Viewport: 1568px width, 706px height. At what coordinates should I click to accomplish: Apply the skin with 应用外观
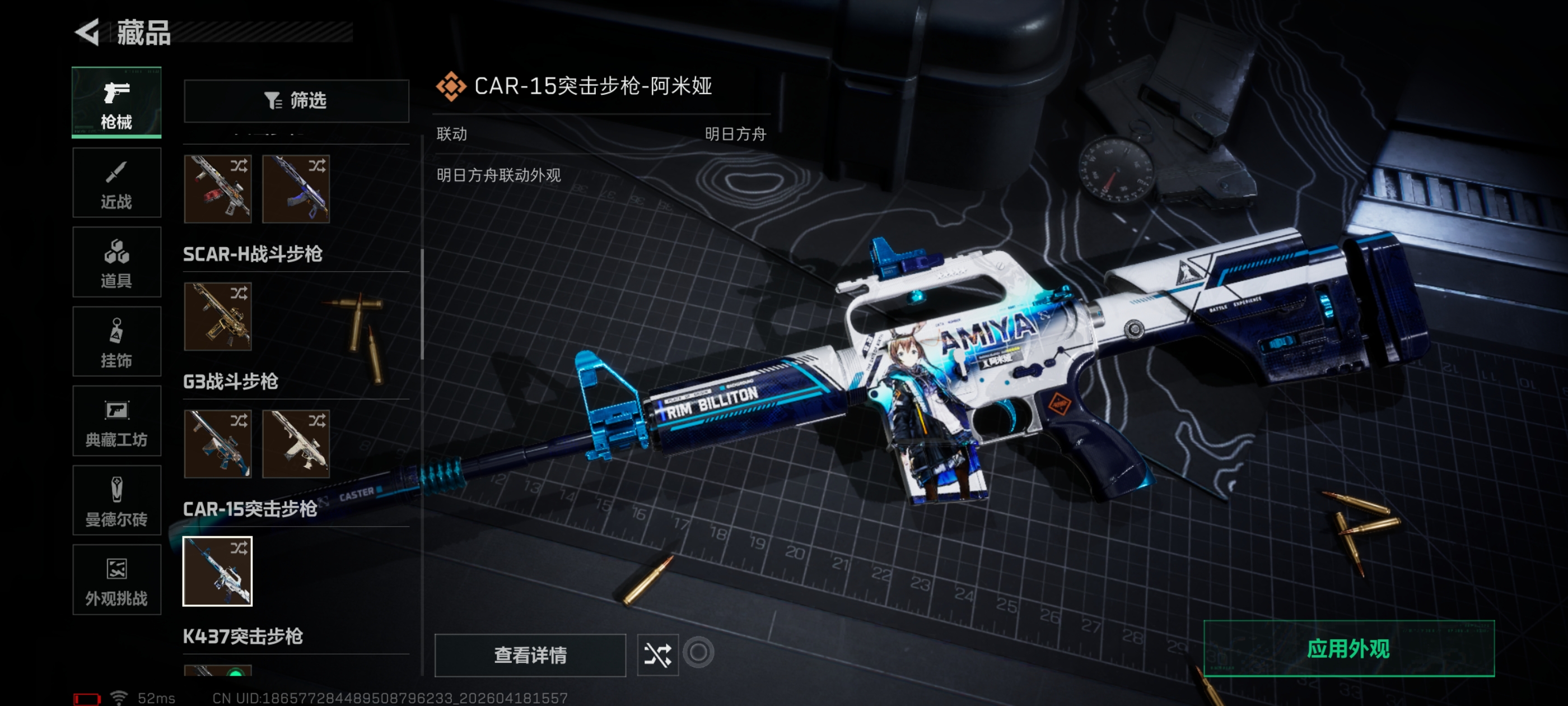coord(1348,649)
